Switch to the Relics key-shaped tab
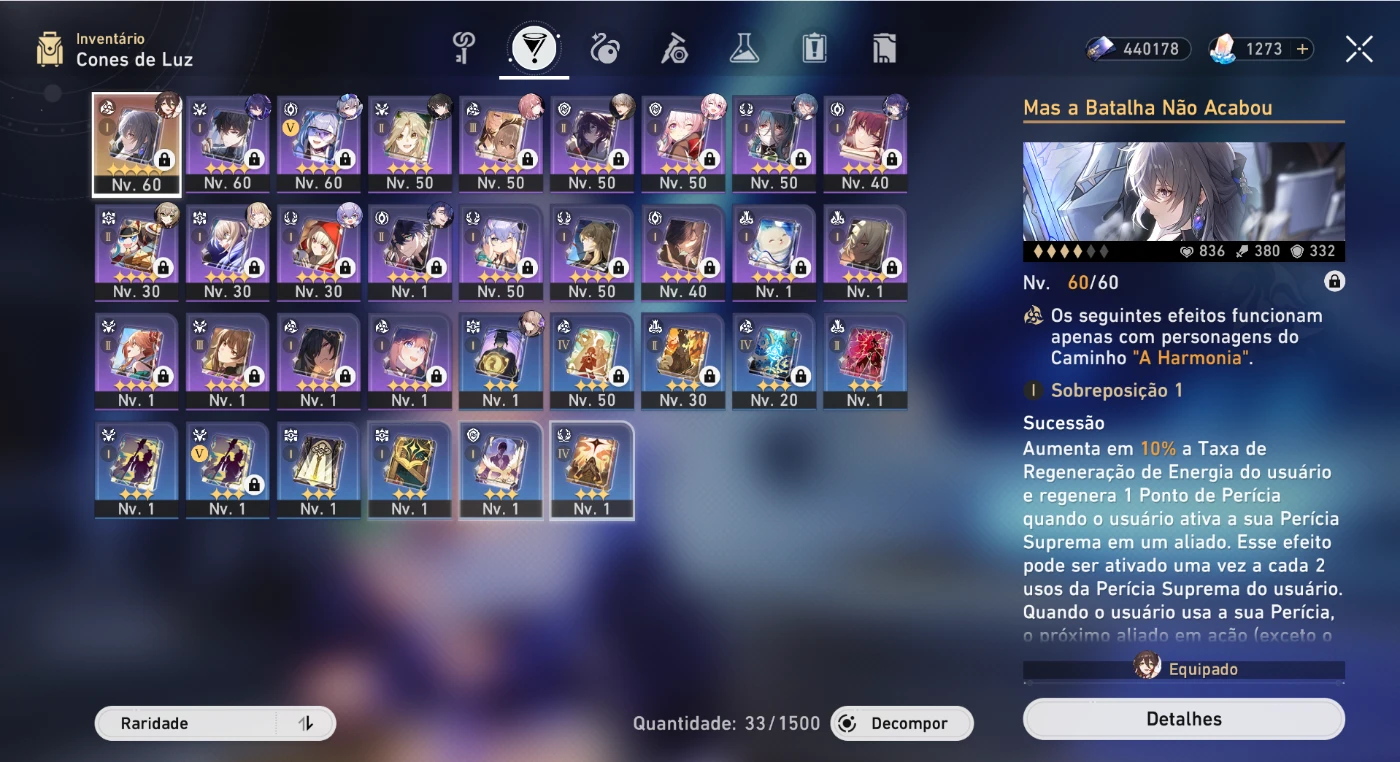Screen dimensions: 1400x762 pos(462,45)
